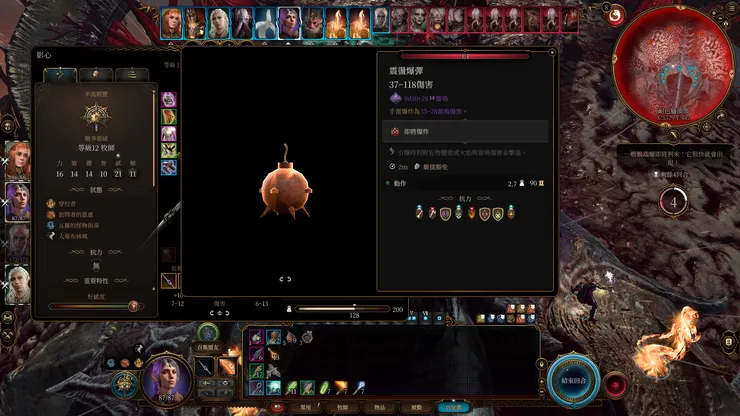740x416 pixels.
Task: Choose the white-haired party member at bottom
Action: point(18,283)
